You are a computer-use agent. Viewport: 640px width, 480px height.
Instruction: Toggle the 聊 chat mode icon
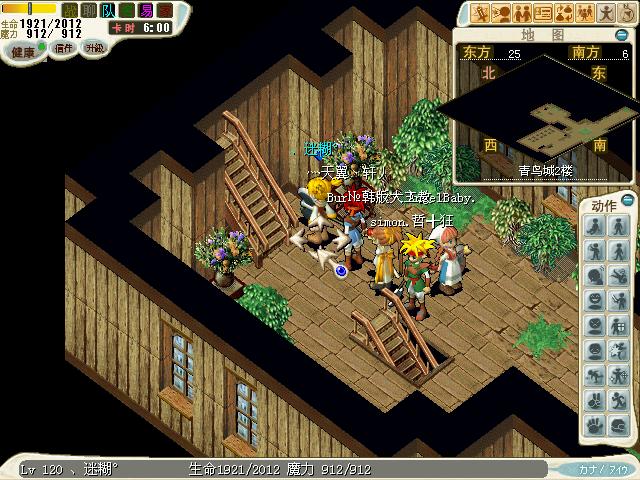coord(88,10)
